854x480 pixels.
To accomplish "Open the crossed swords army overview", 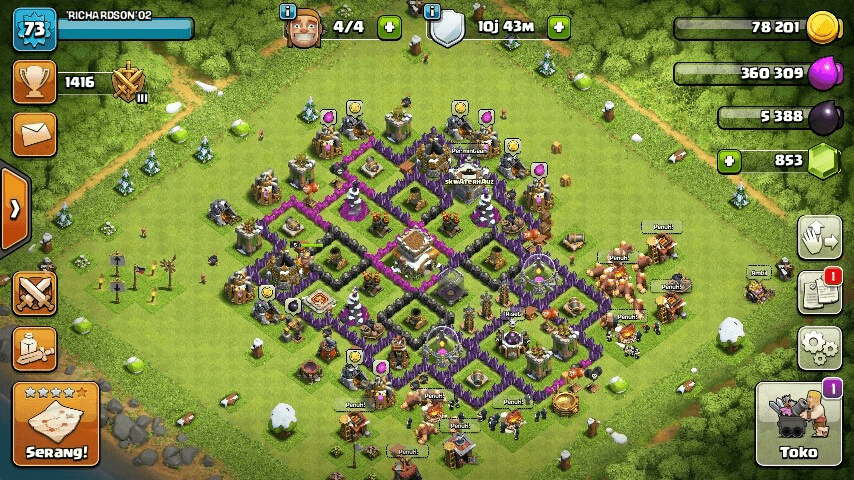I will click(x=34, y=293).
